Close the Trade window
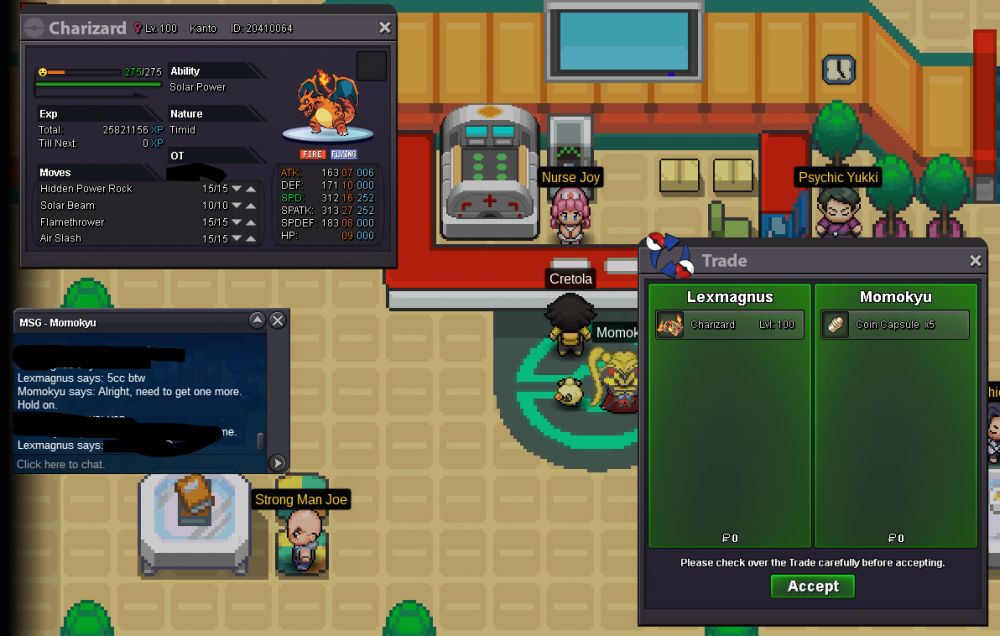The width and height of the screenshot is (1000, 636). tap(975, 261)
